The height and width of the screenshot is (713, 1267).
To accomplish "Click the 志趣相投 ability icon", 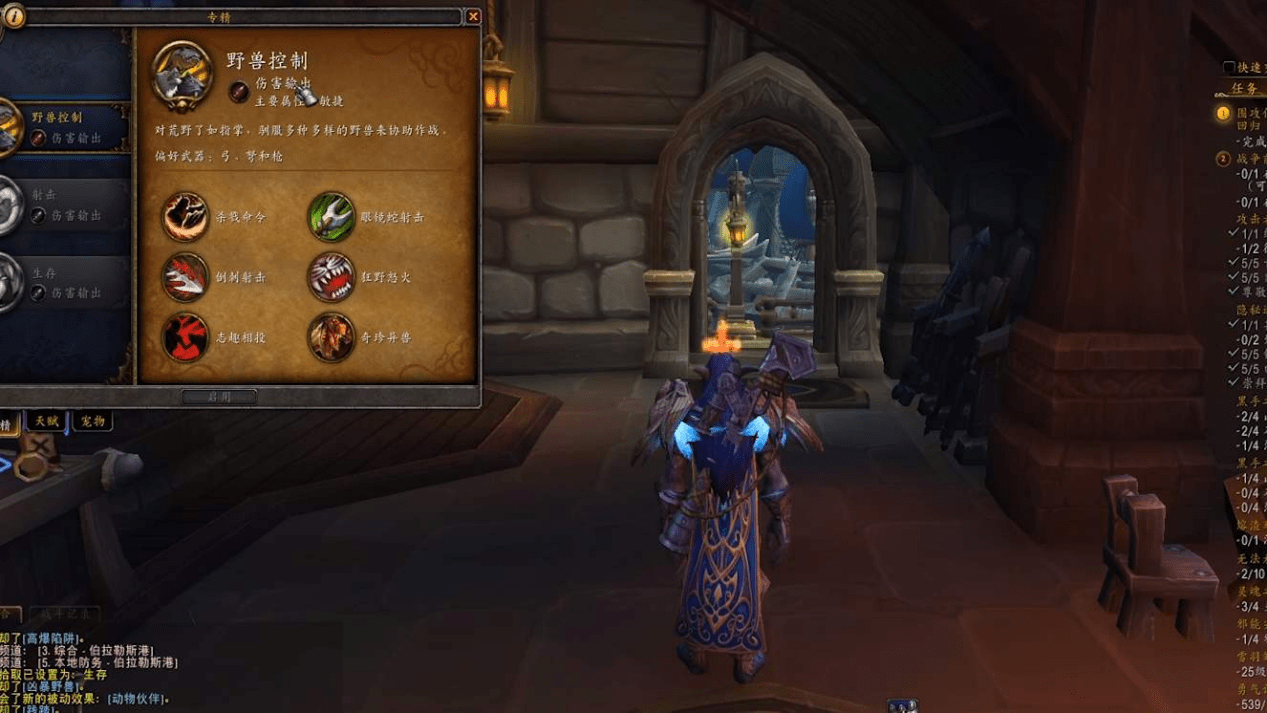I will [x=185, y=337].
